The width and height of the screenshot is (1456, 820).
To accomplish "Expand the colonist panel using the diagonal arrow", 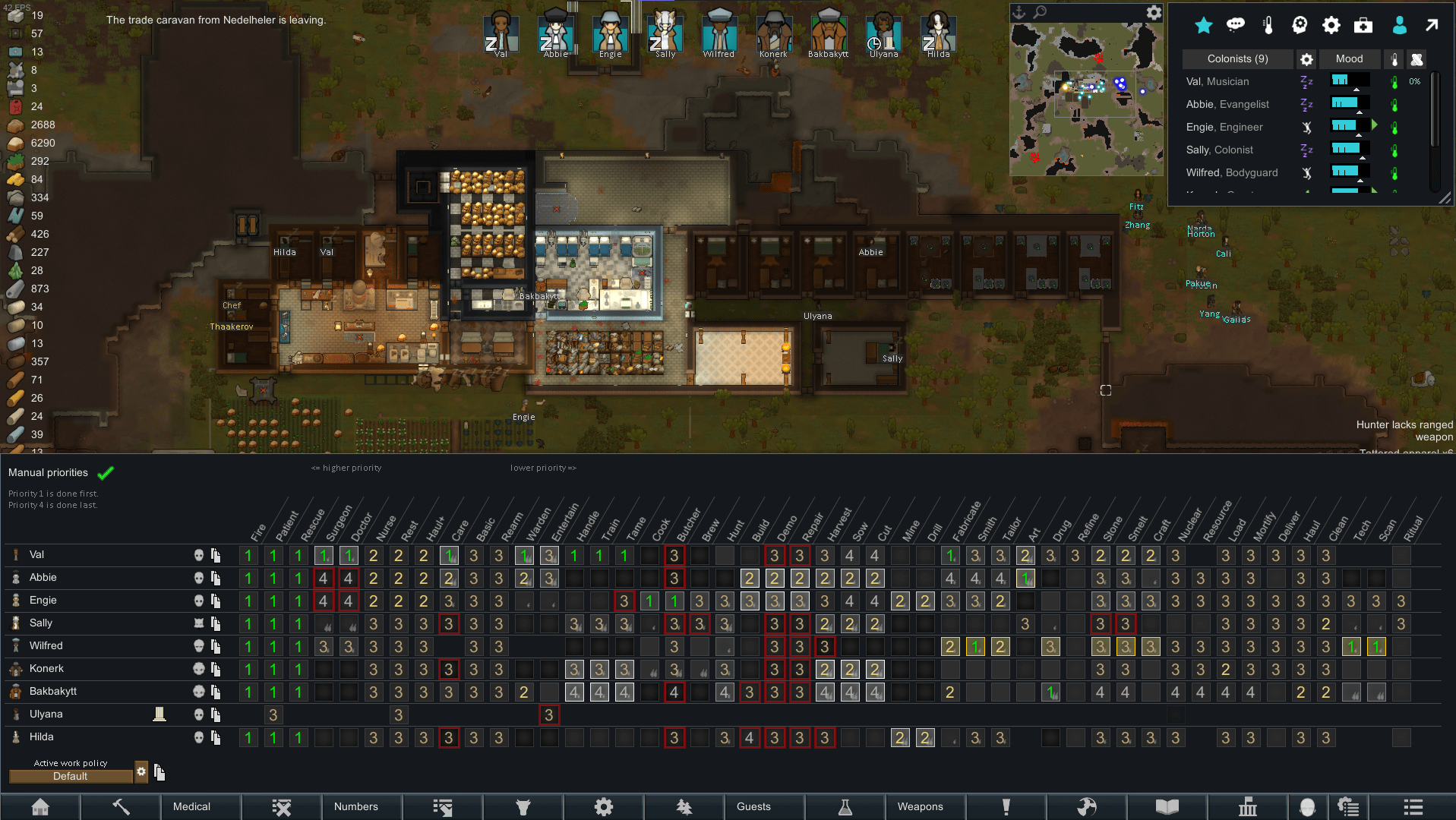I will coord(1431,25).
